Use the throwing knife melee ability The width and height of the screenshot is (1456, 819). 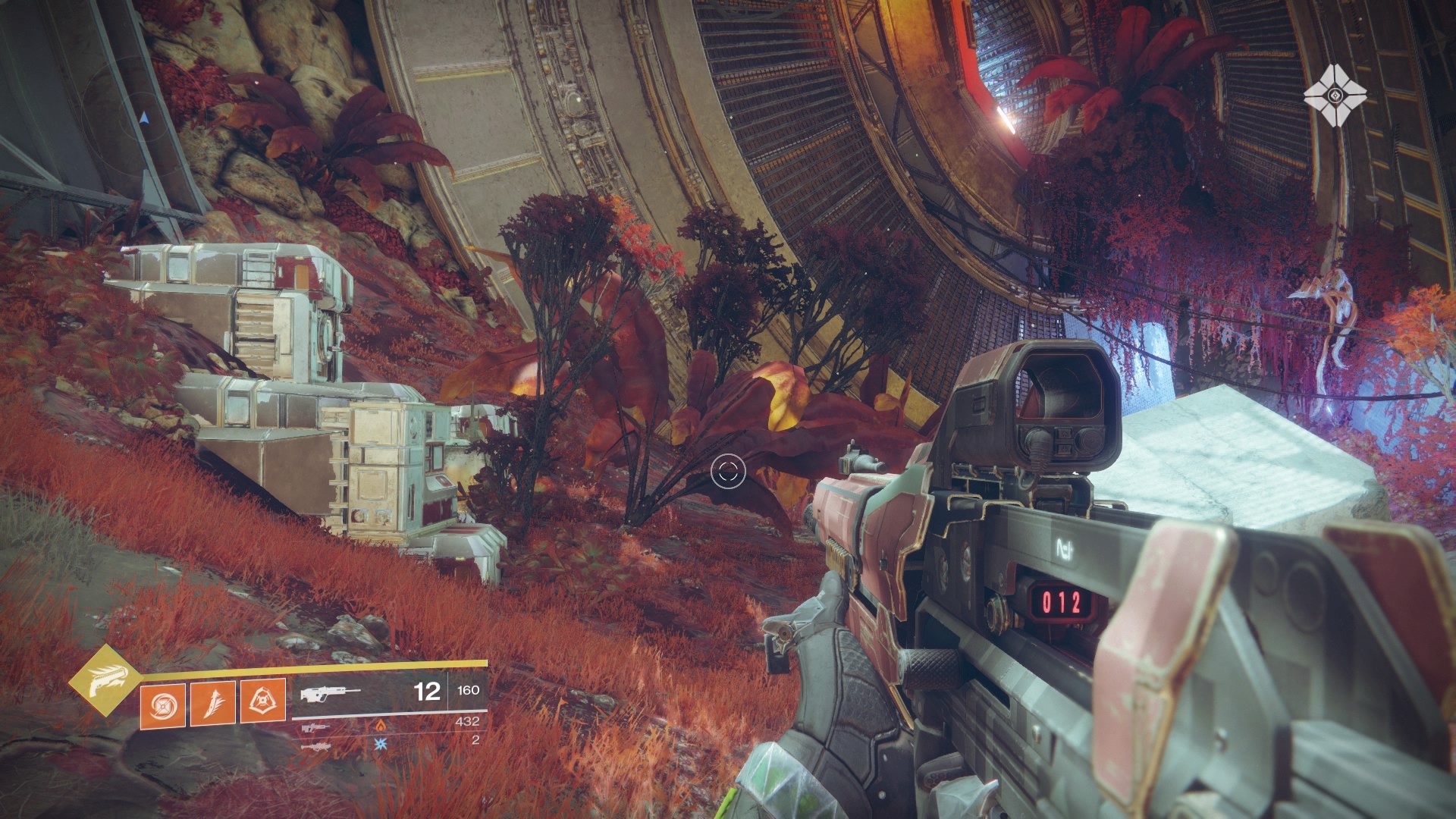[212, 701]
